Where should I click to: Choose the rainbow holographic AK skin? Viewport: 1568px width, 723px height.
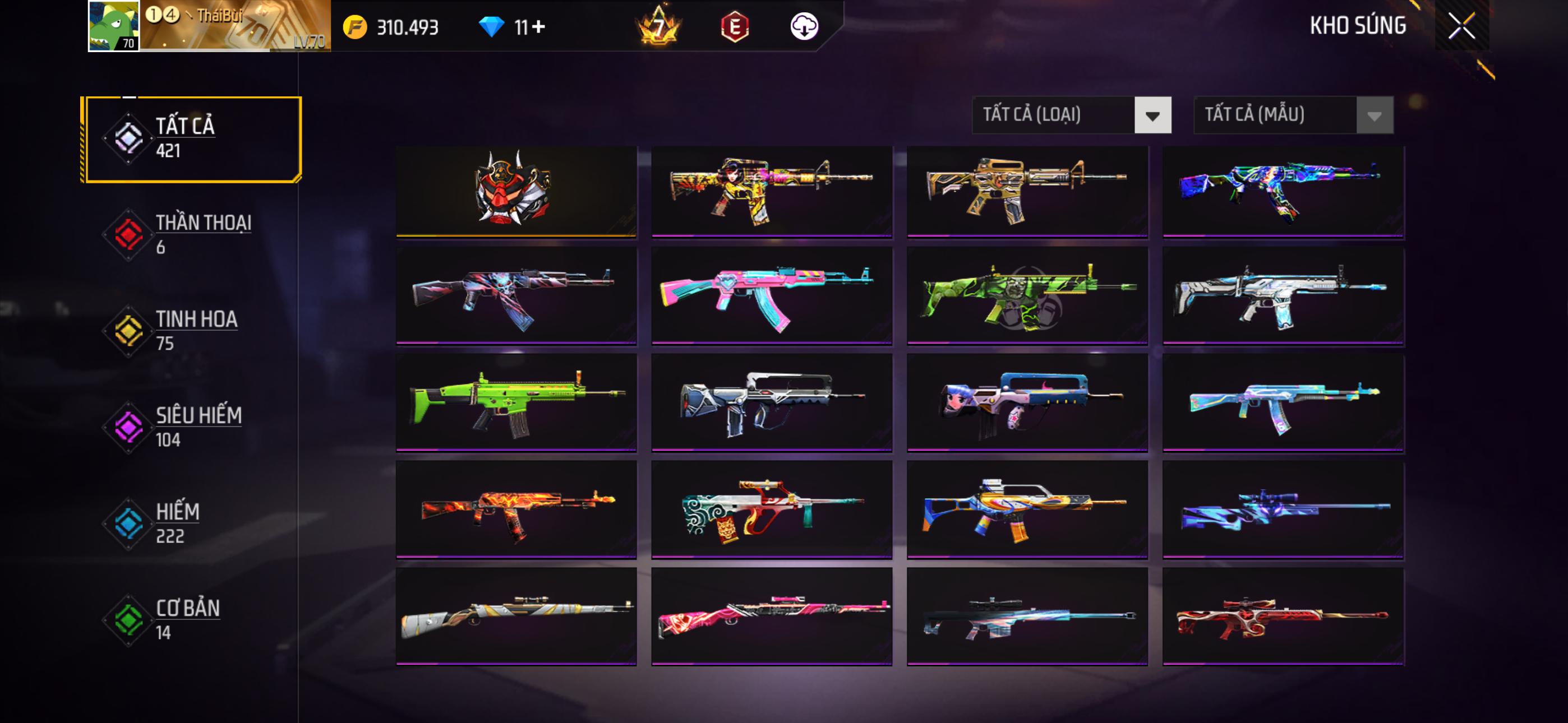[x=1283, y=190]
